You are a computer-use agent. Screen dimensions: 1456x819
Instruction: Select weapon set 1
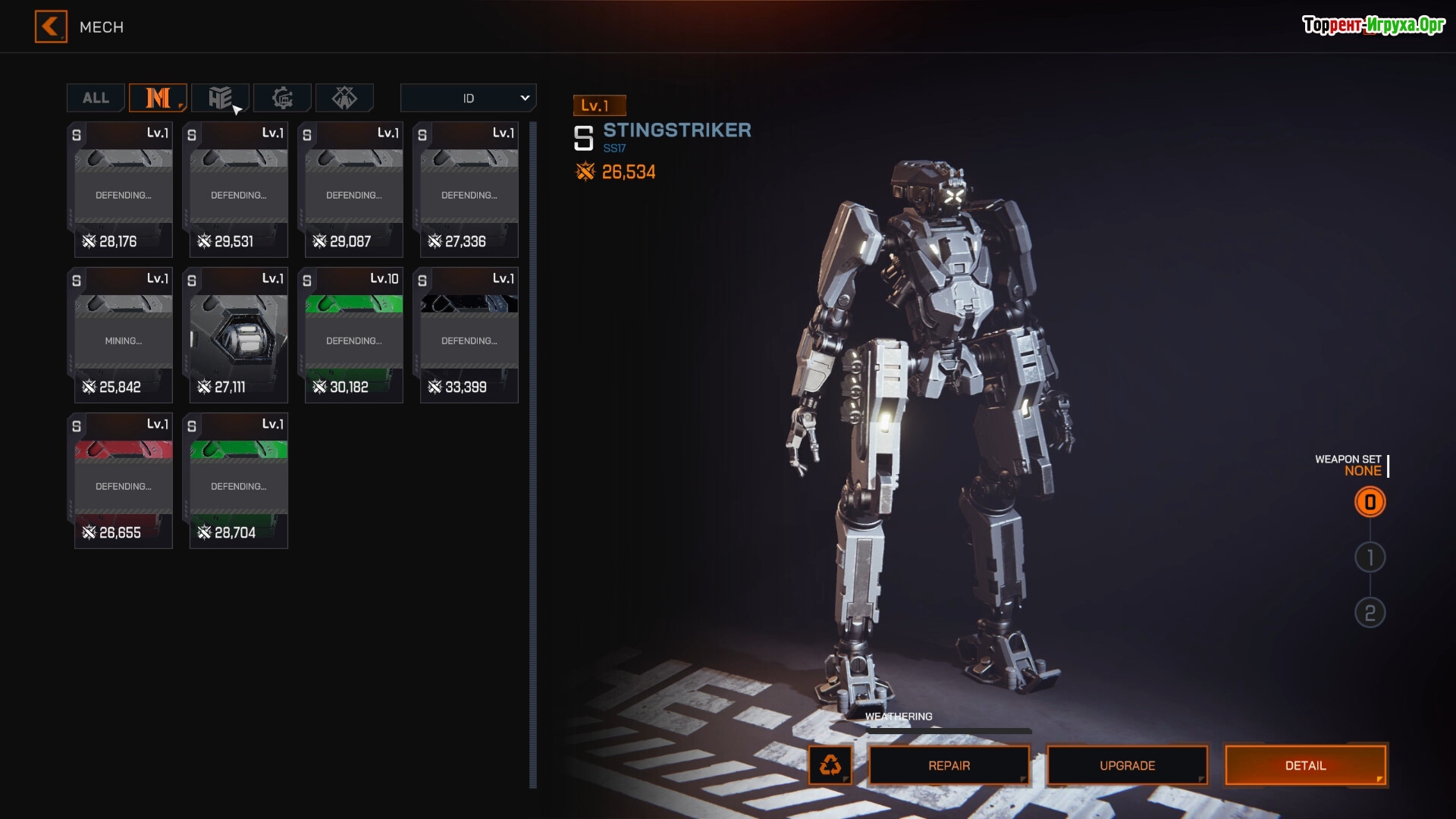coord(1370,557)
